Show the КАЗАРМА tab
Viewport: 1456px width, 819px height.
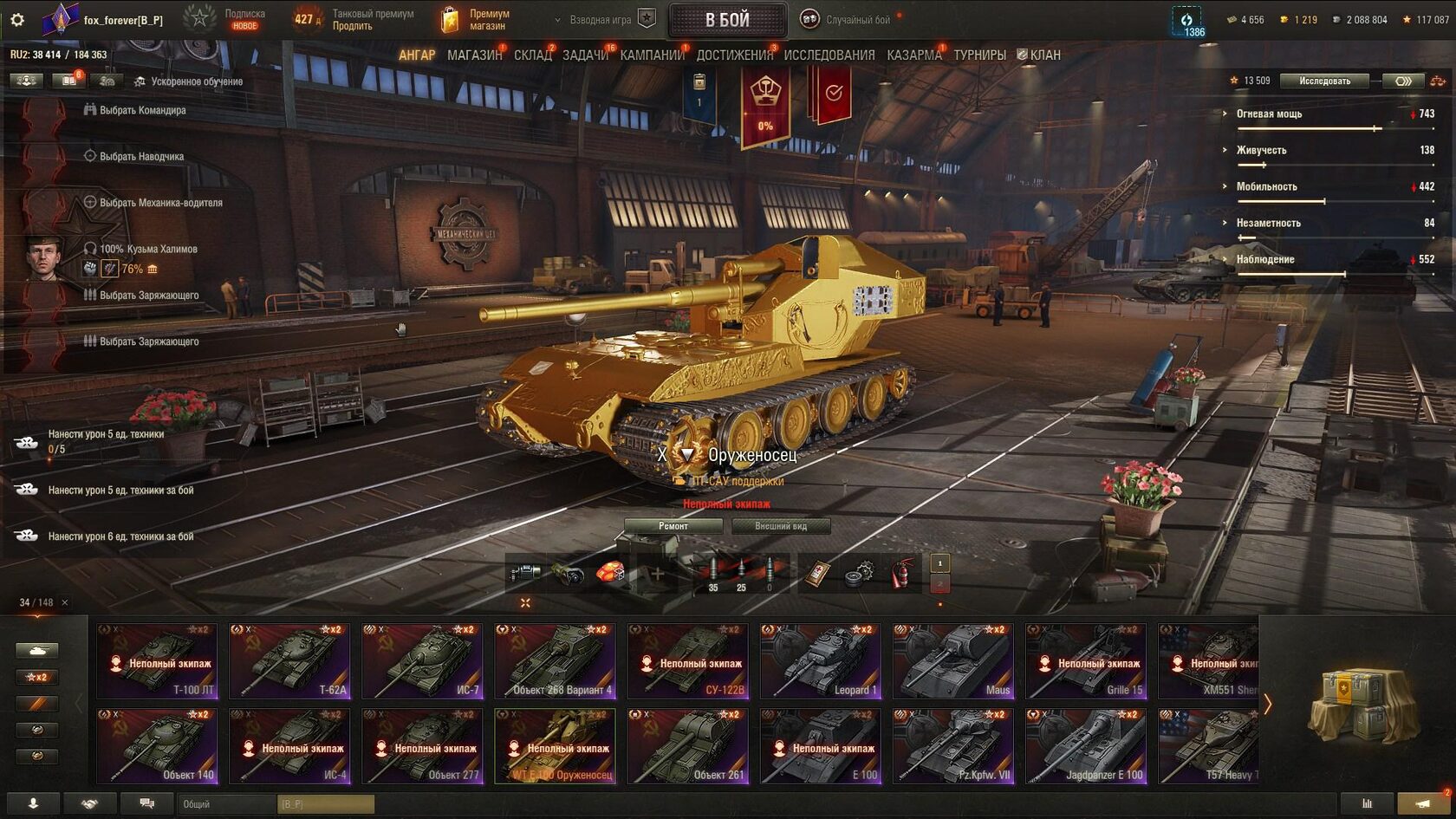point(913,55)
